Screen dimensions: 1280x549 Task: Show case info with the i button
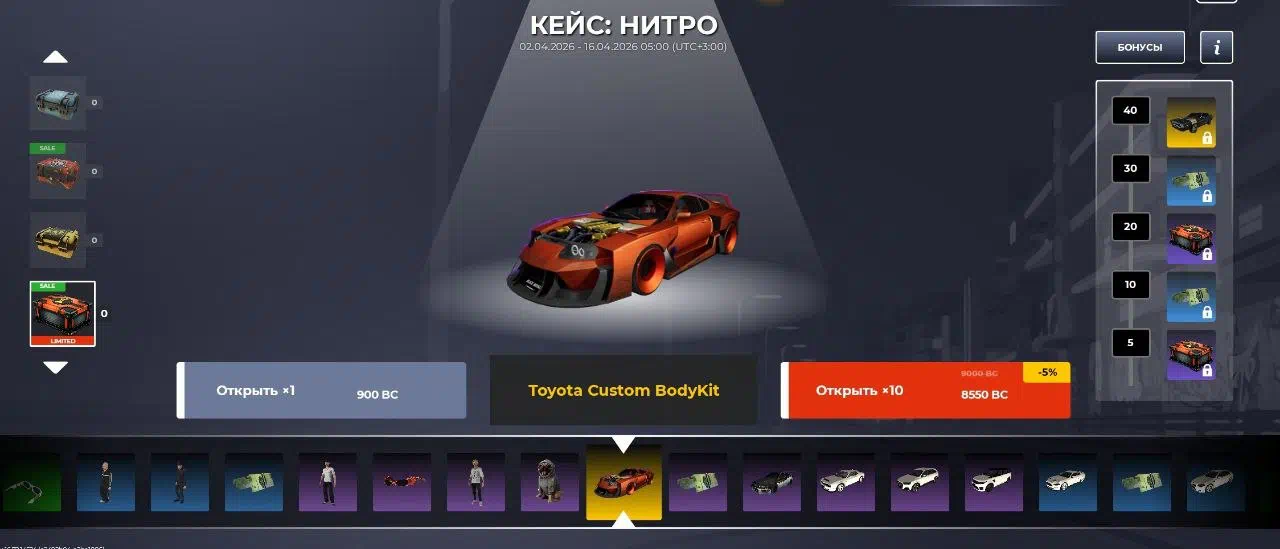[x=1216, y=47]
